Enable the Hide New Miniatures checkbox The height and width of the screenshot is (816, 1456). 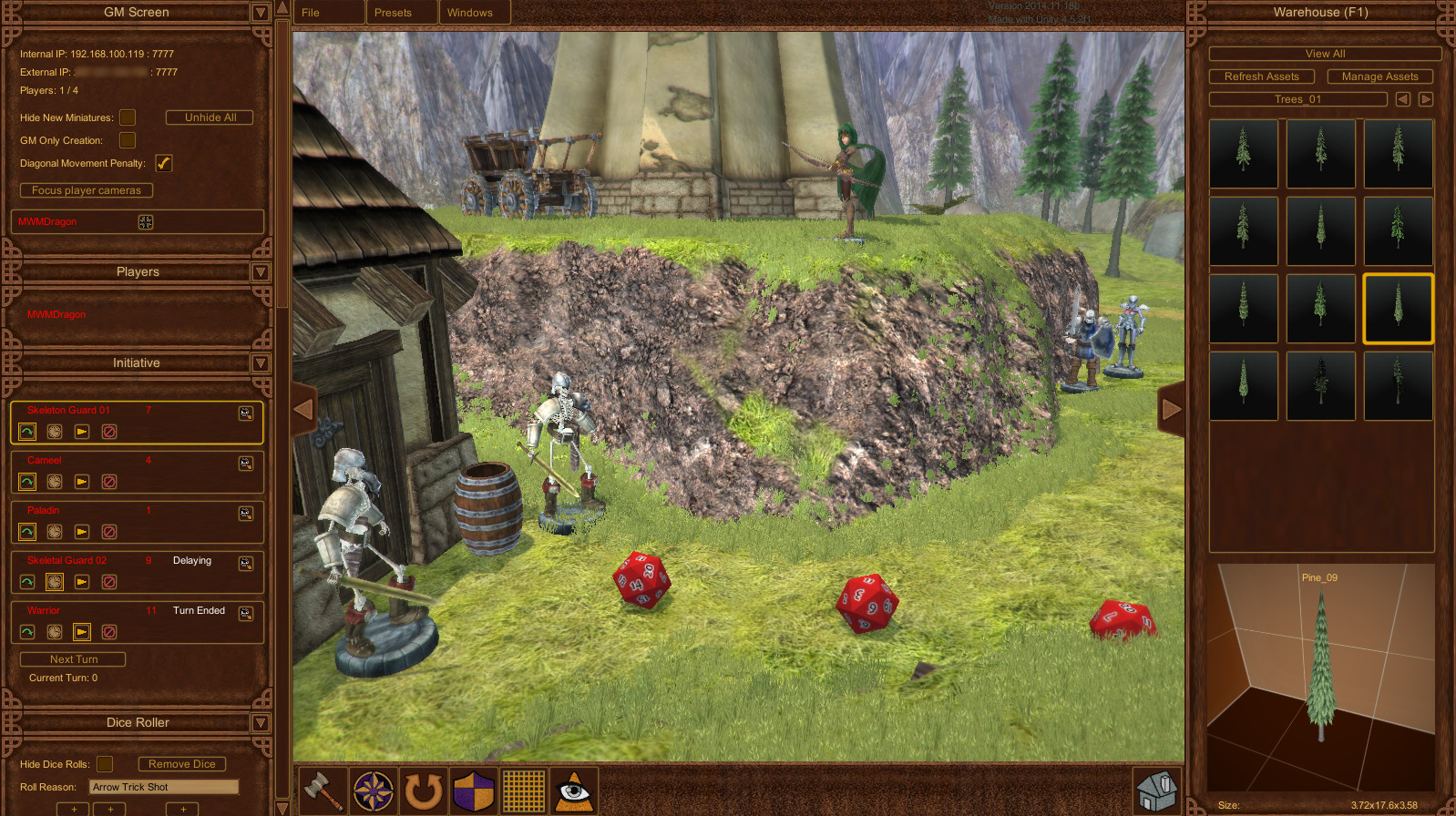pyautogui.click(x=128, y=117)
